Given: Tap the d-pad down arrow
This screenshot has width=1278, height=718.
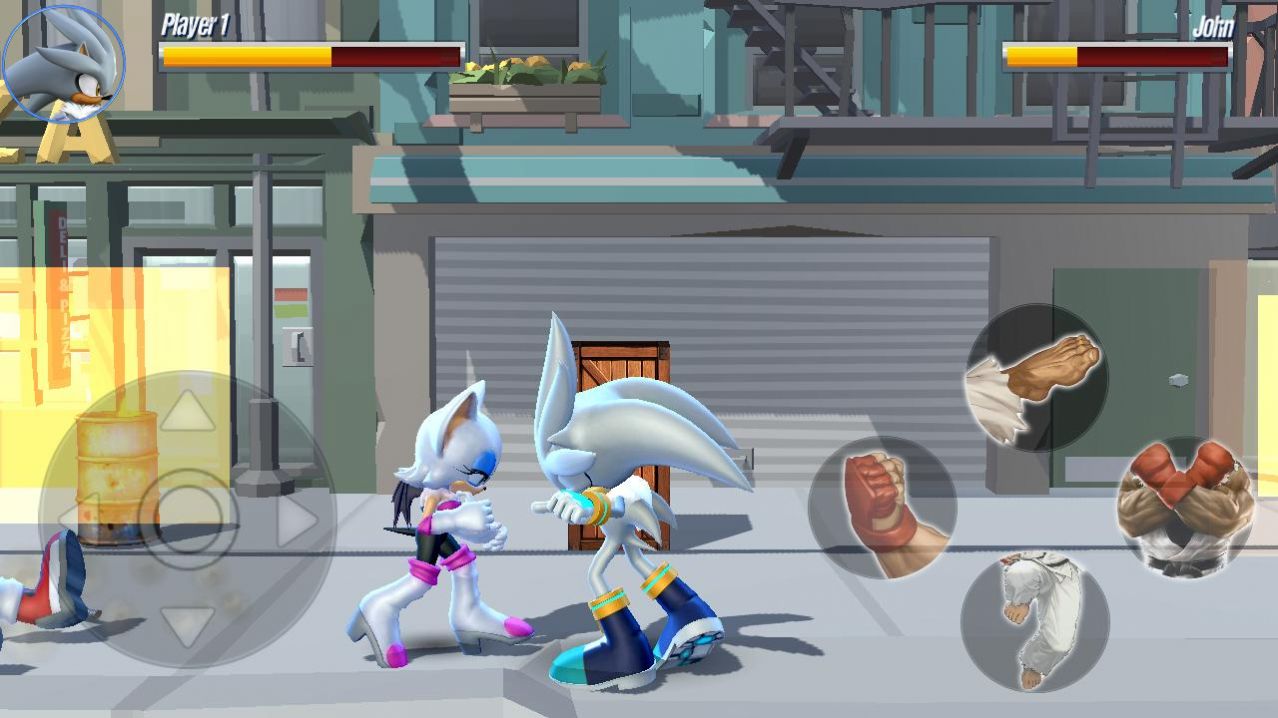Looking at the screenshot, I should point(187,626).
